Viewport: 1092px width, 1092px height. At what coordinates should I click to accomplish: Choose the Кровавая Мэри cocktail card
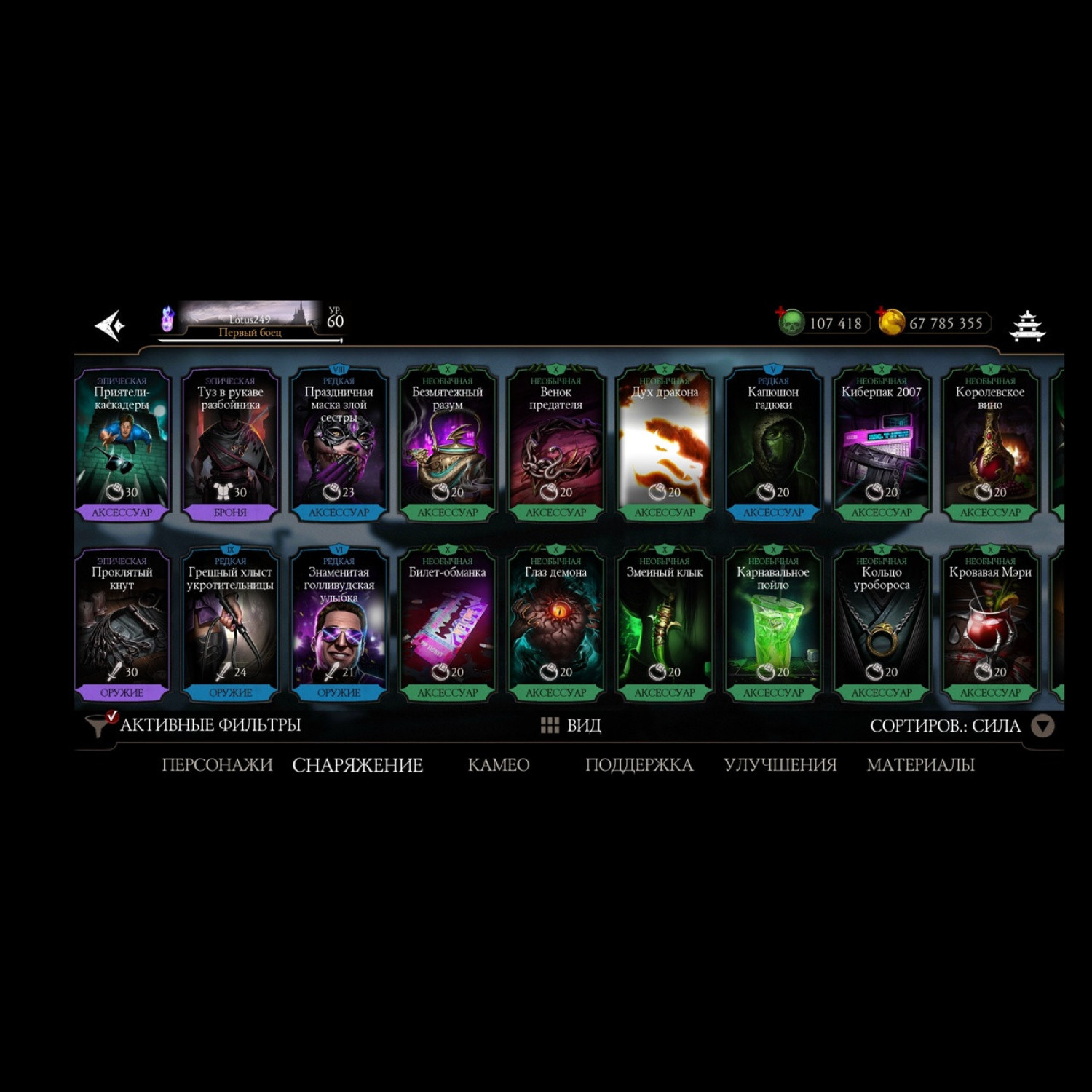coord(989,625)
